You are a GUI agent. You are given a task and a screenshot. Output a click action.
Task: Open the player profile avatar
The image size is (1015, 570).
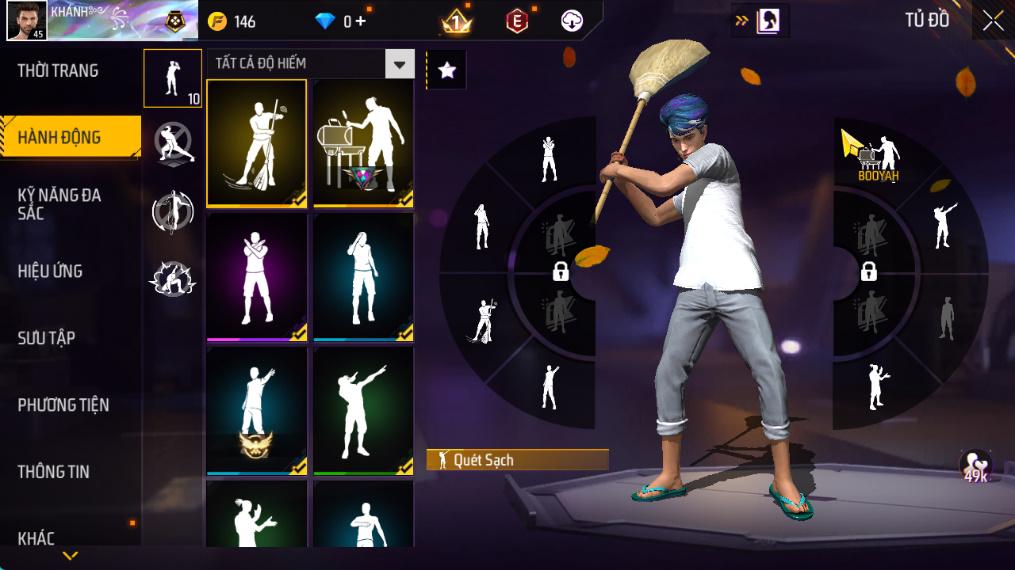25,21
